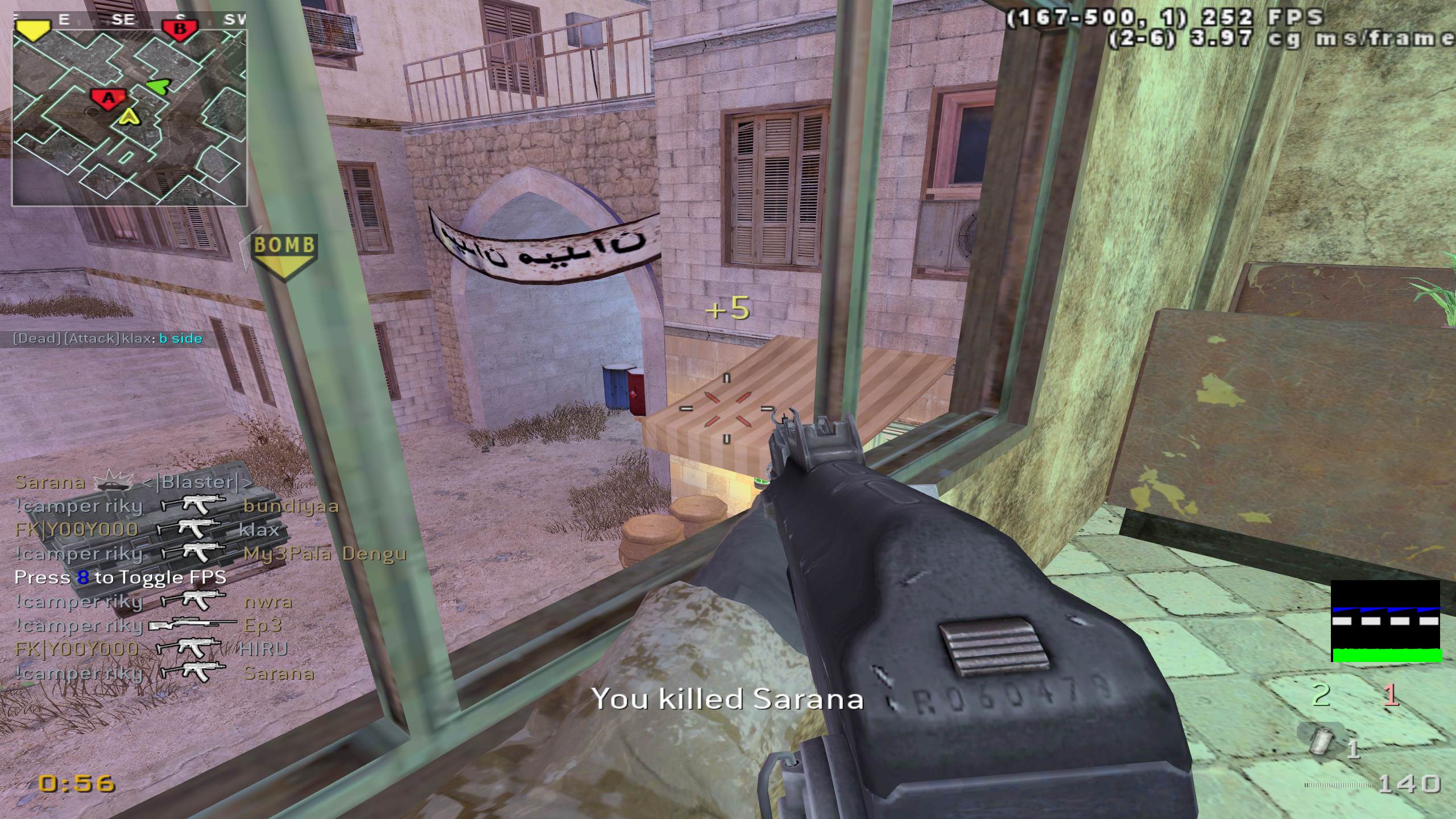The image size is (1456, 819).
Task: Click the yellow BOMB objective marker
Action: point(284,256)
